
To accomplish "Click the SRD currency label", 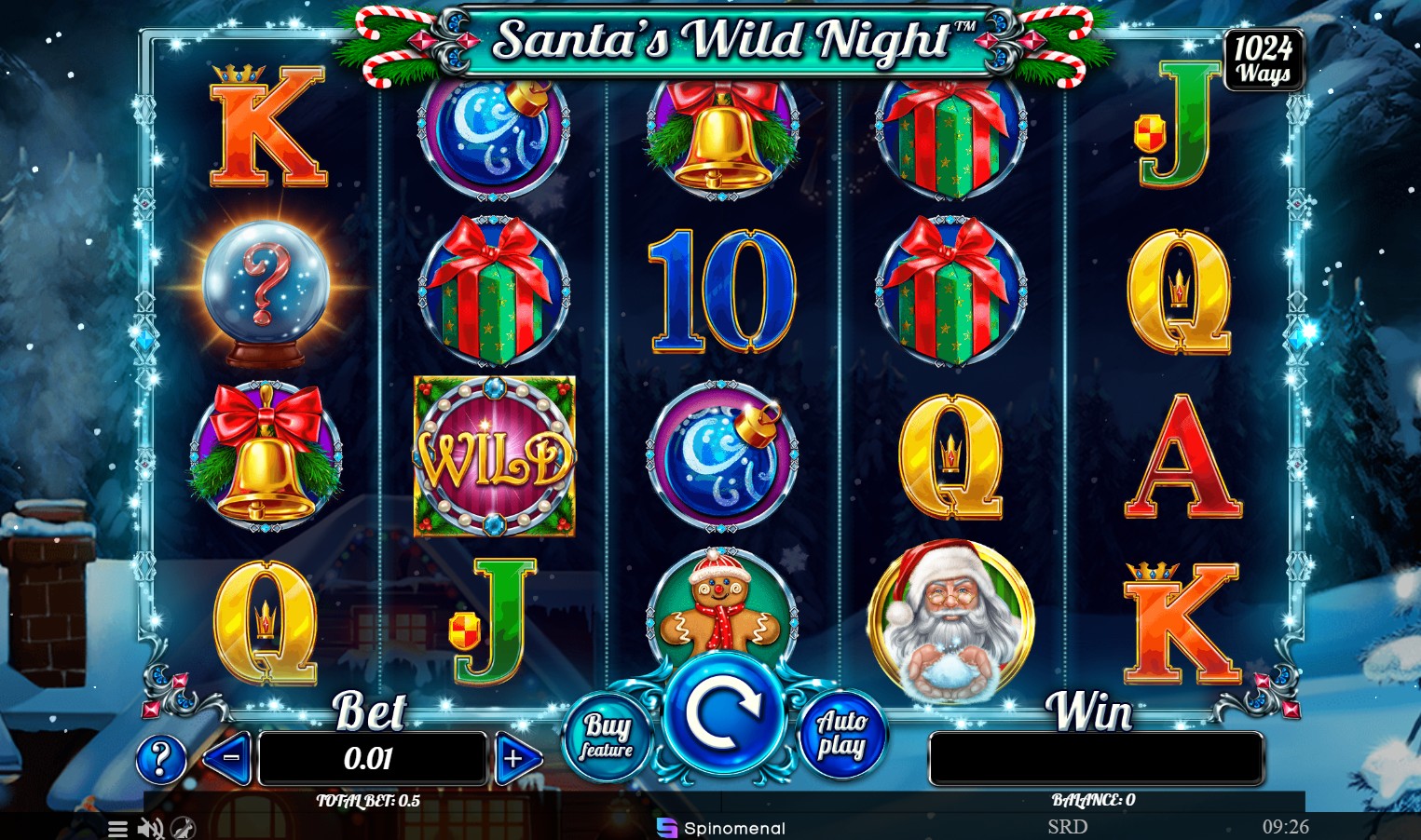I will coord(1068,826).
